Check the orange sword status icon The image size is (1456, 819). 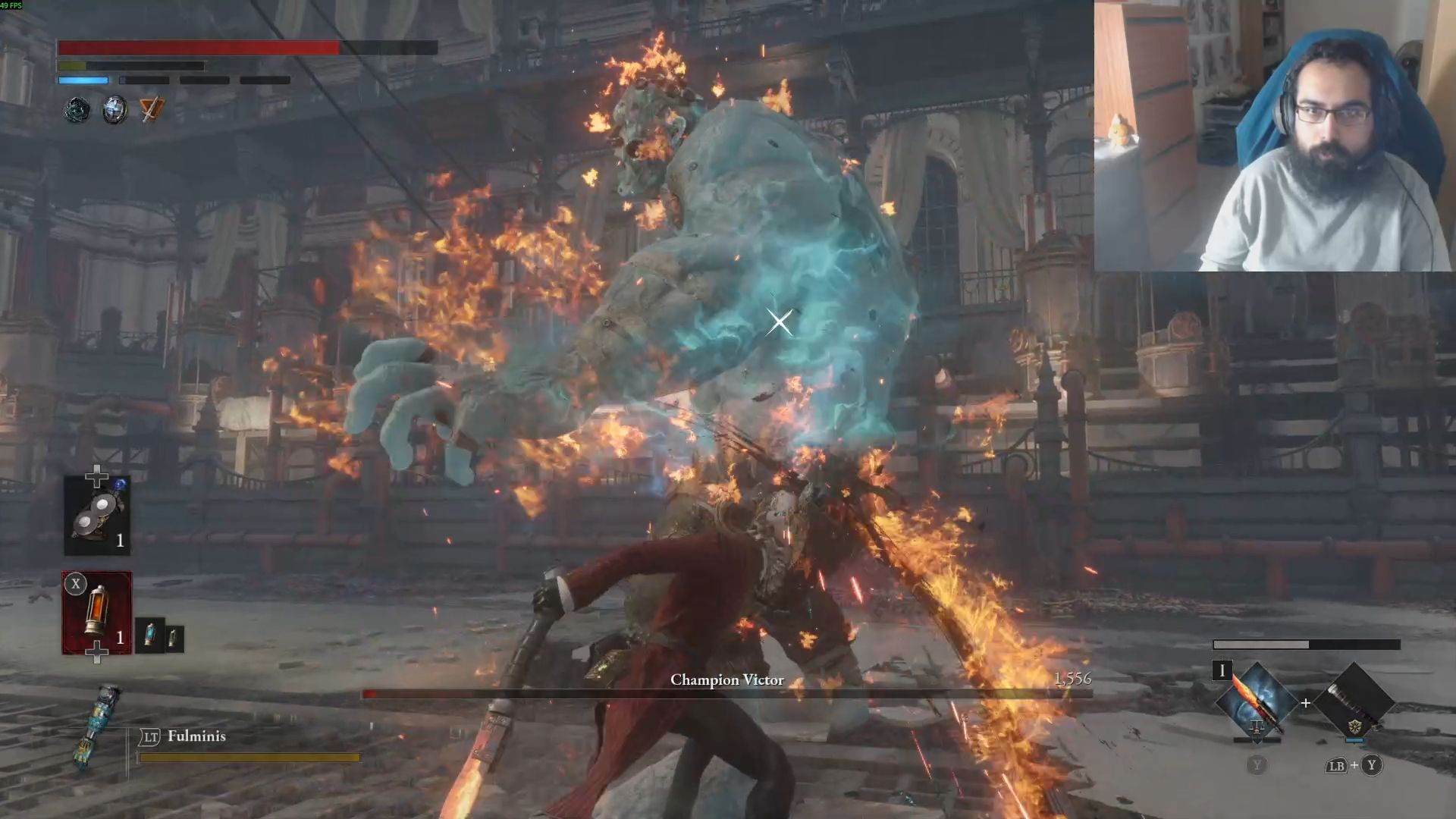coord(152,111)
